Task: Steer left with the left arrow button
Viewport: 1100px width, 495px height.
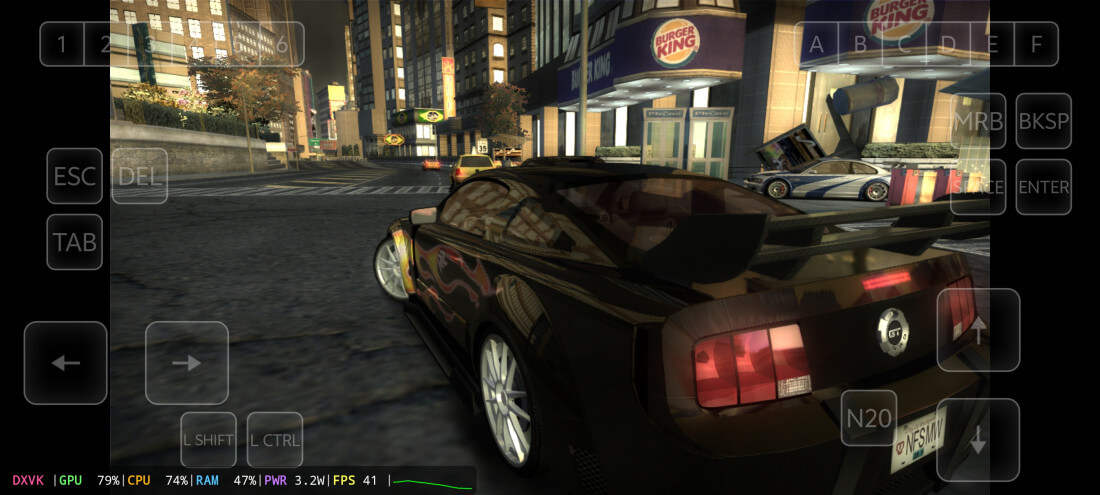Action: click(x=66, y=363)
